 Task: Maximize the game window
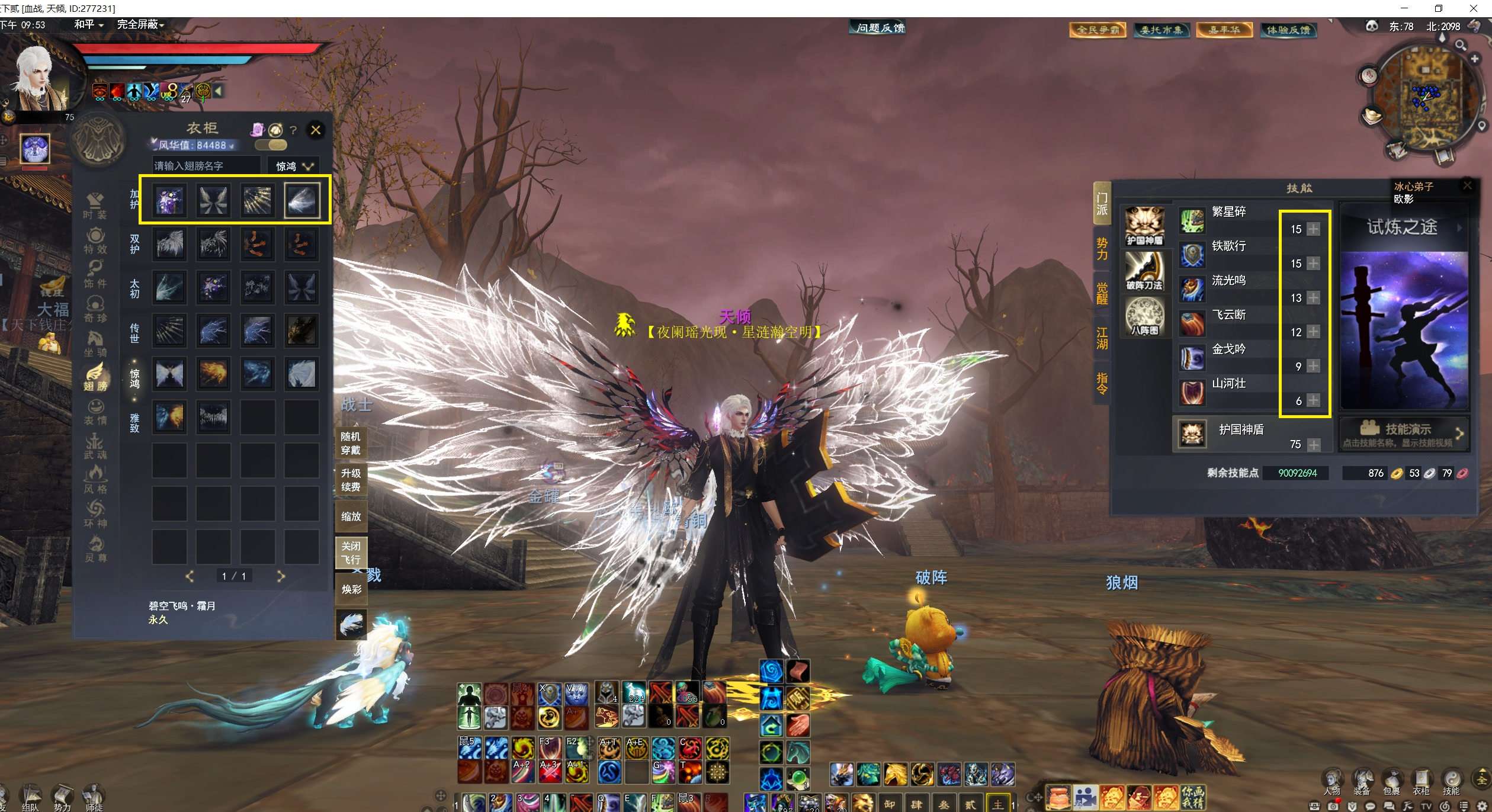1439,8
